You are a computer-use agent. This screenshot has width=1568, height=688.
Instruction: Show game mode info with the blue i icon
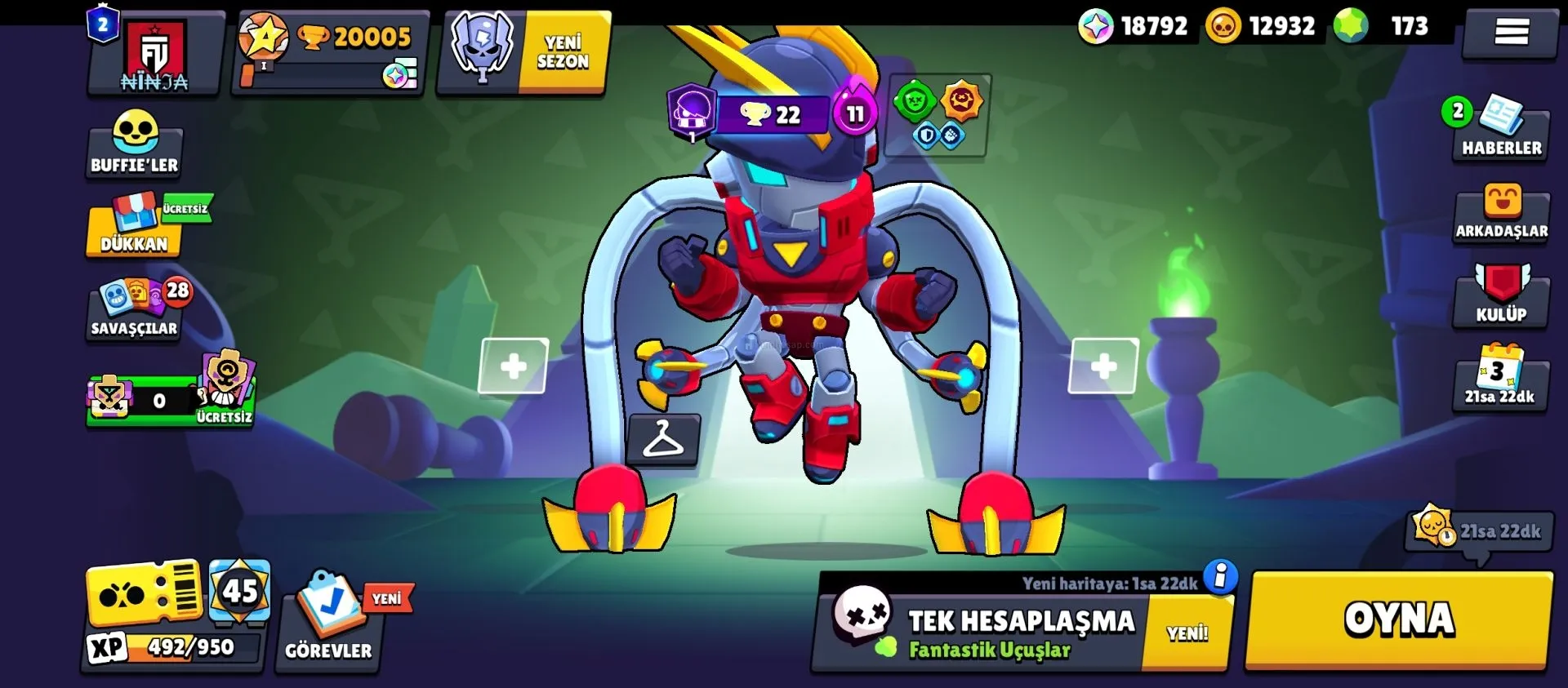[1220, 576]
